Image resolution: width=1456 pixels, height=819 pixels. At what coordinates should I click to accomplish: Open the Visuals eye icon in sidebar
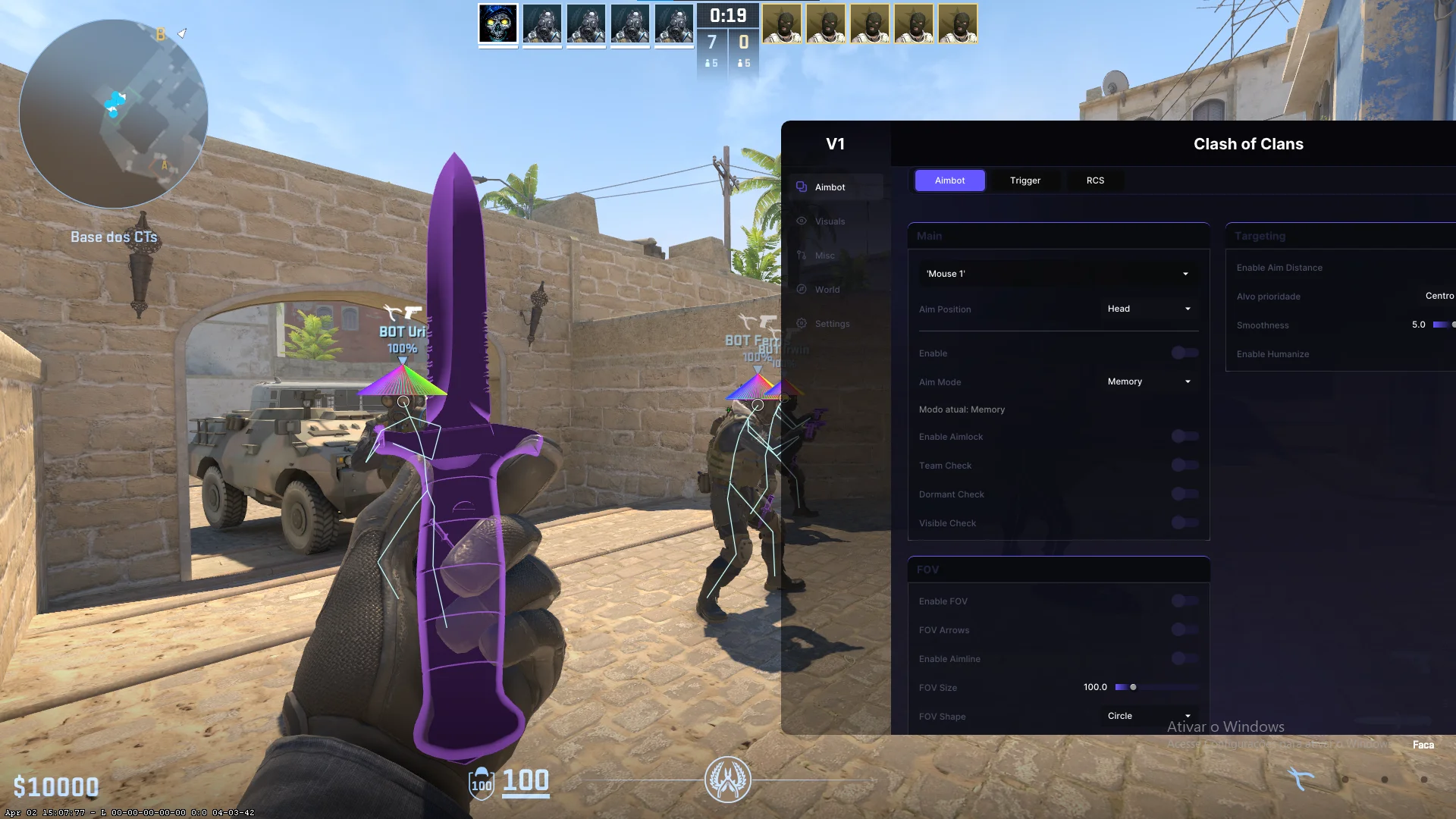click(802, 221)
